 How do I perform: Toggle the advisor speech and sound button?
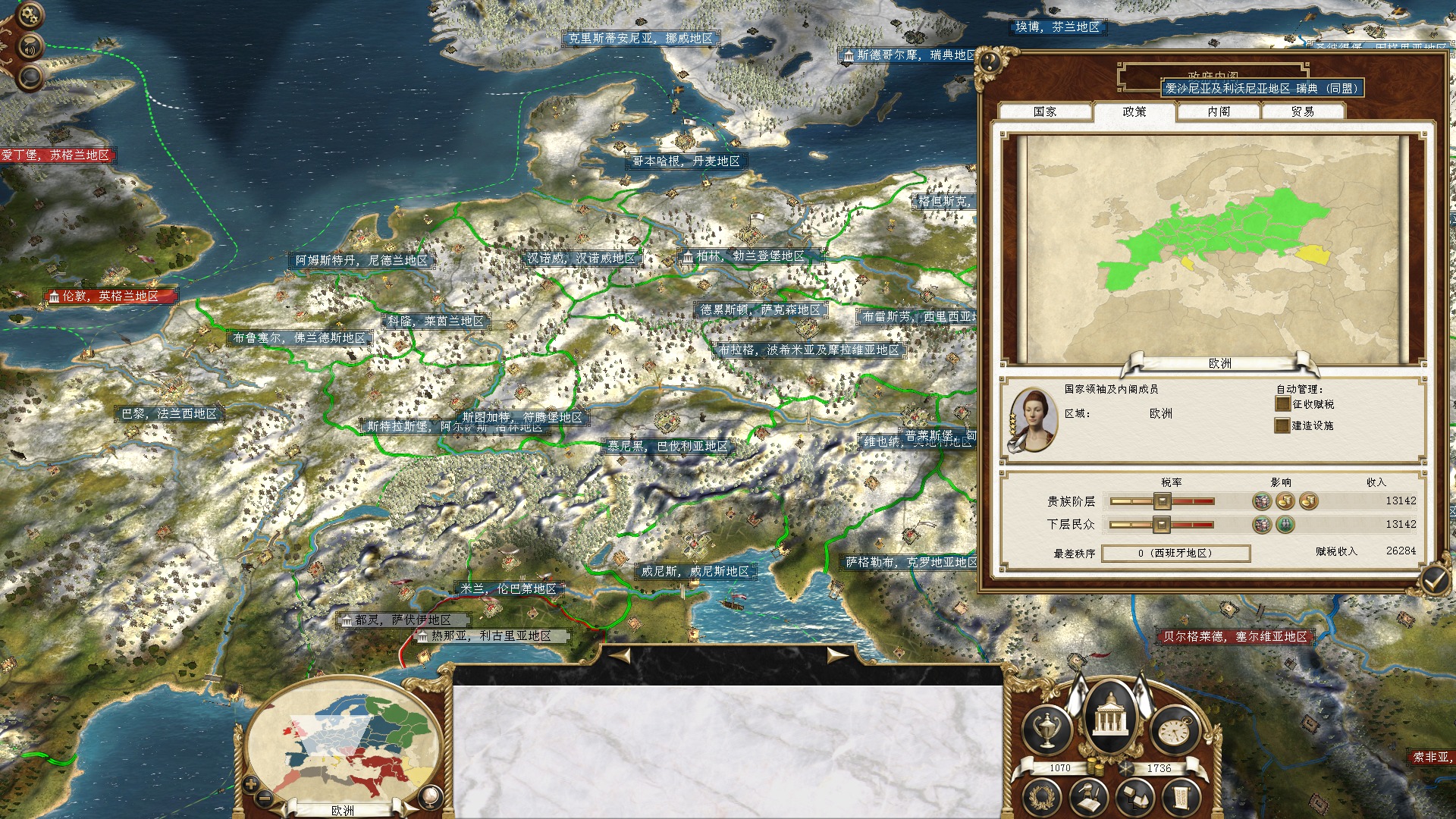tap(31, 47)
